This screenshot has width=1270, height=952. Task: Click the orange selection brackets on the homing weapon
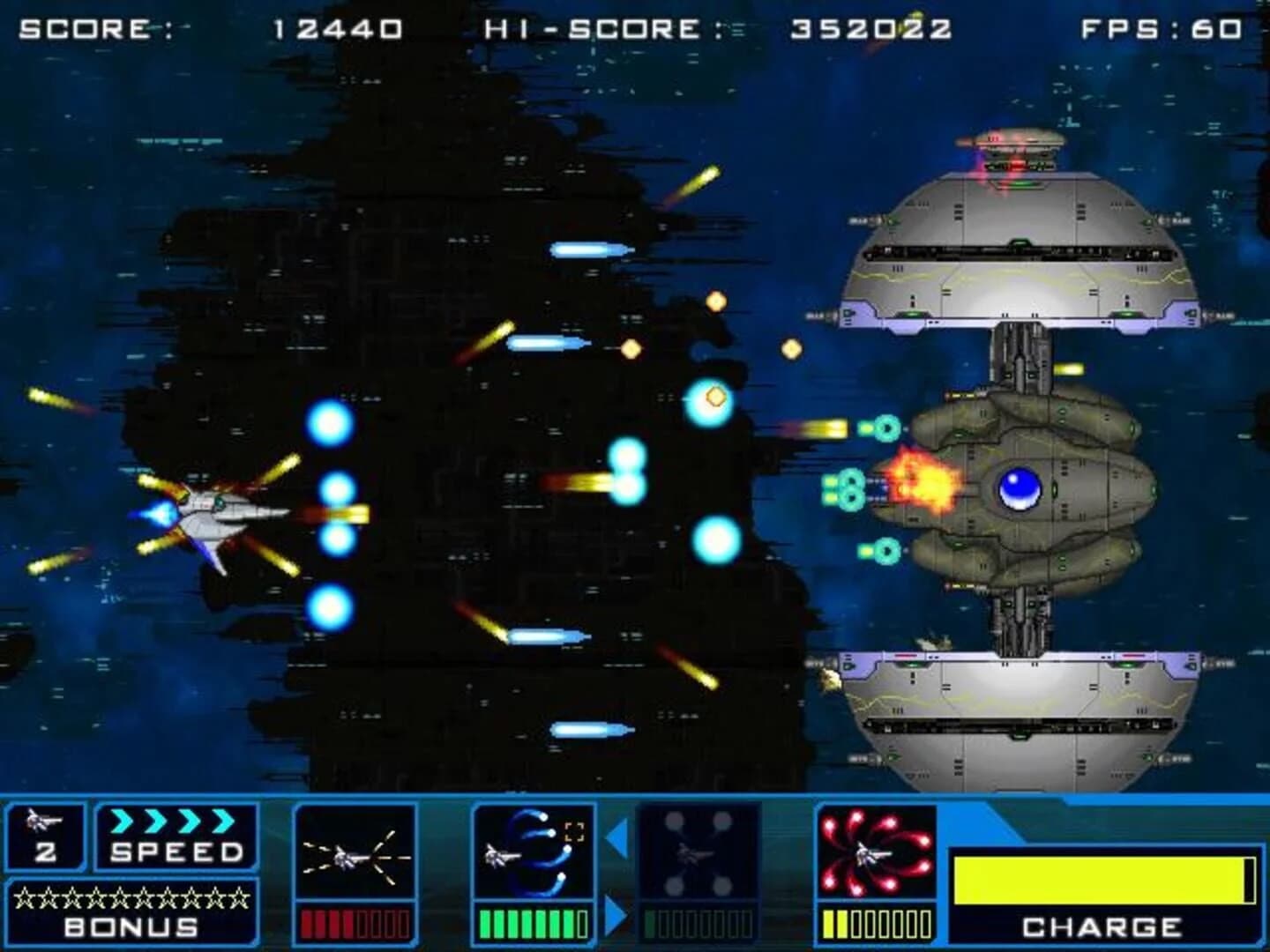pyautogui.click(x=575, y=831)
